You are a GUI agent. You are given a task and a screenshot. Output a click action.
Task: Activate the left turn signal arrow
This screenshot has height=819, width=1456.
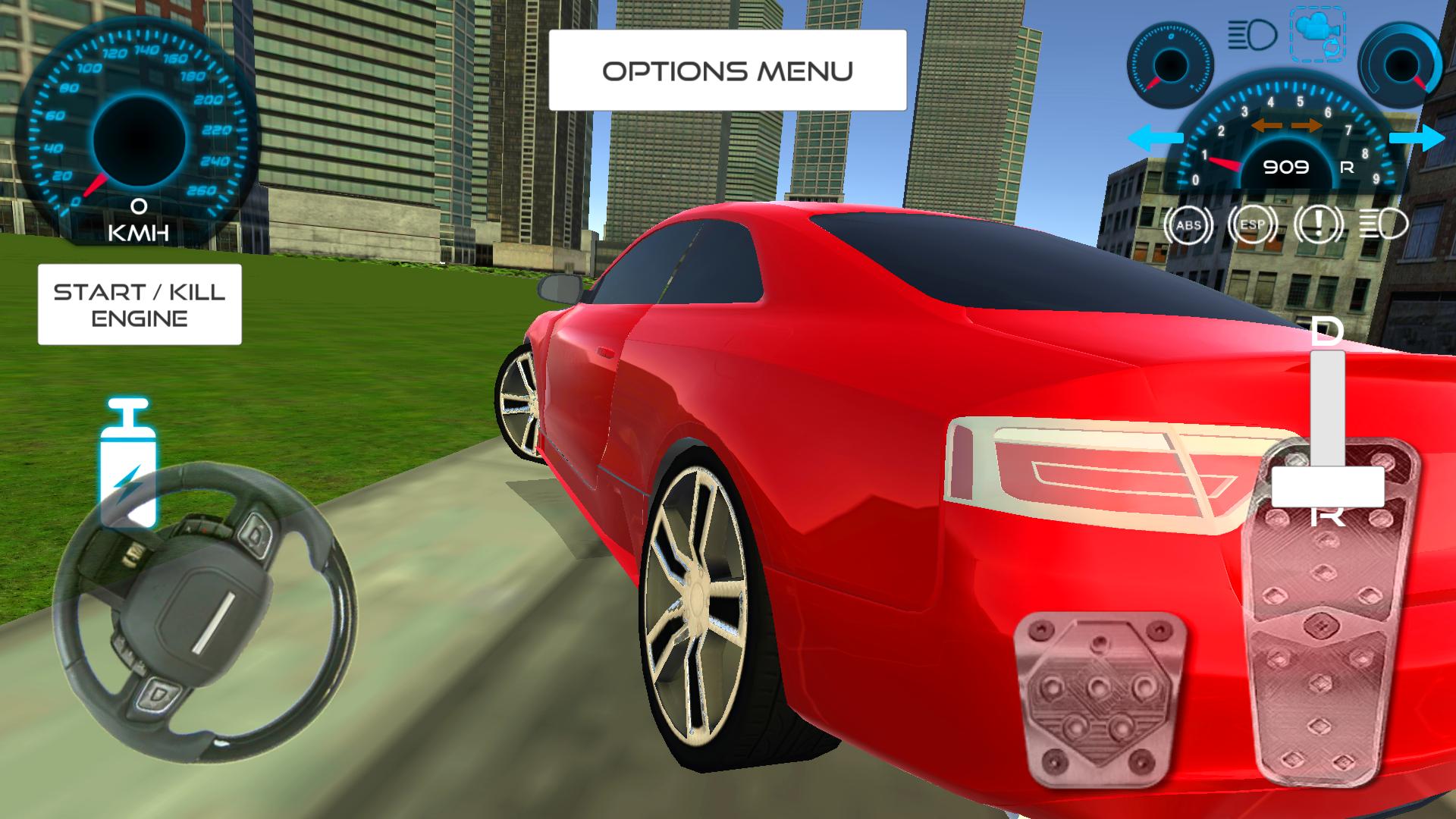coord(1156,137)
